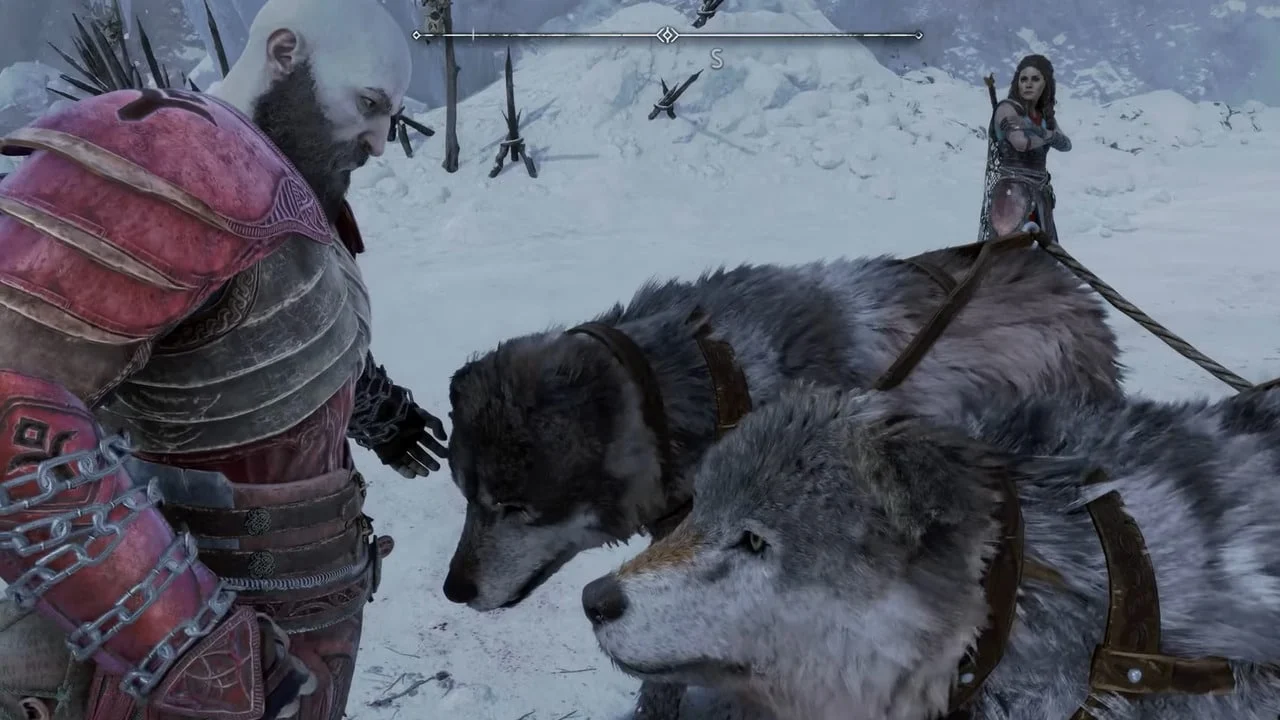This screenshot has width=1280, height=720.
Task: Click the left endpoint dot of the compass bar
Action: (416, 33)
